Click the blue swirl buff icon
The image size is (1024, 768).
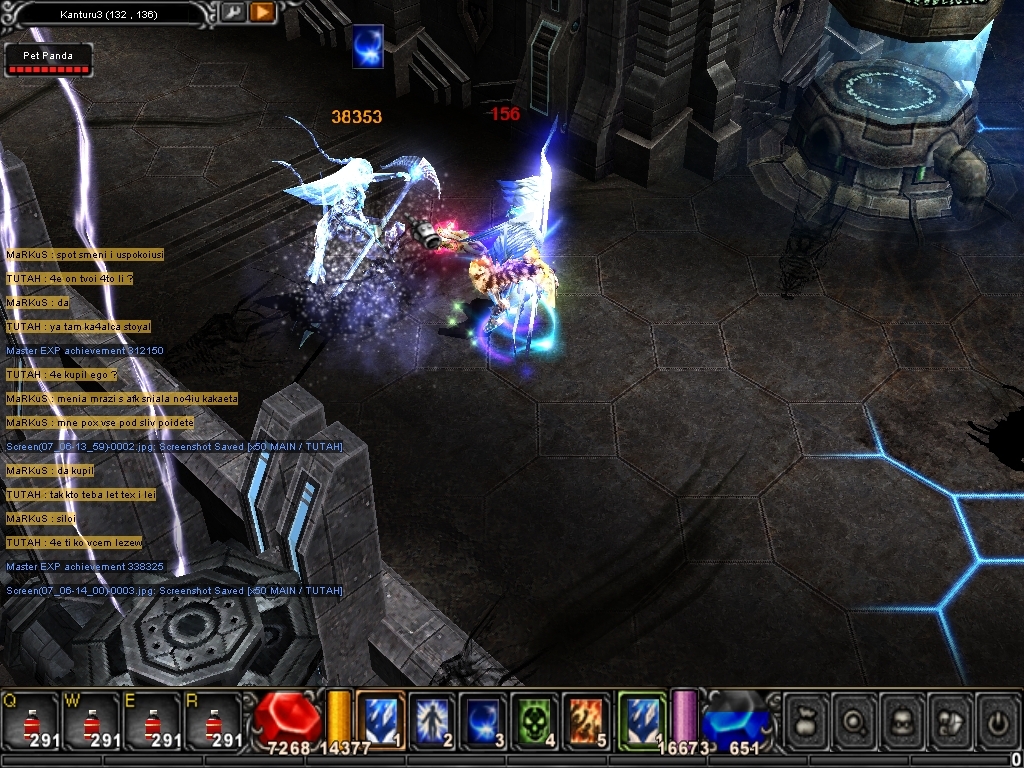[368, 47]
